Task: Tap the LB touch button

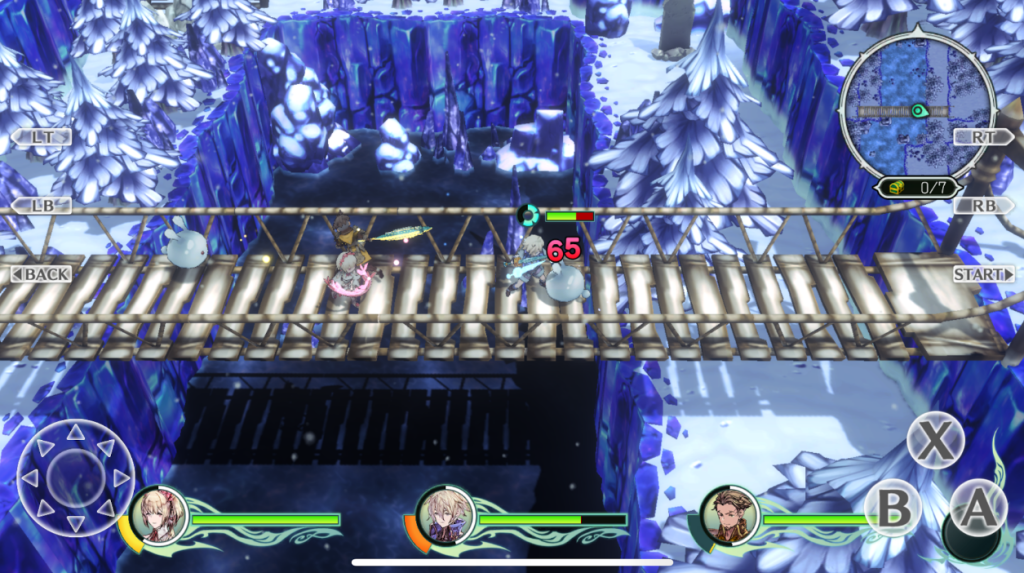Action: 42,206
